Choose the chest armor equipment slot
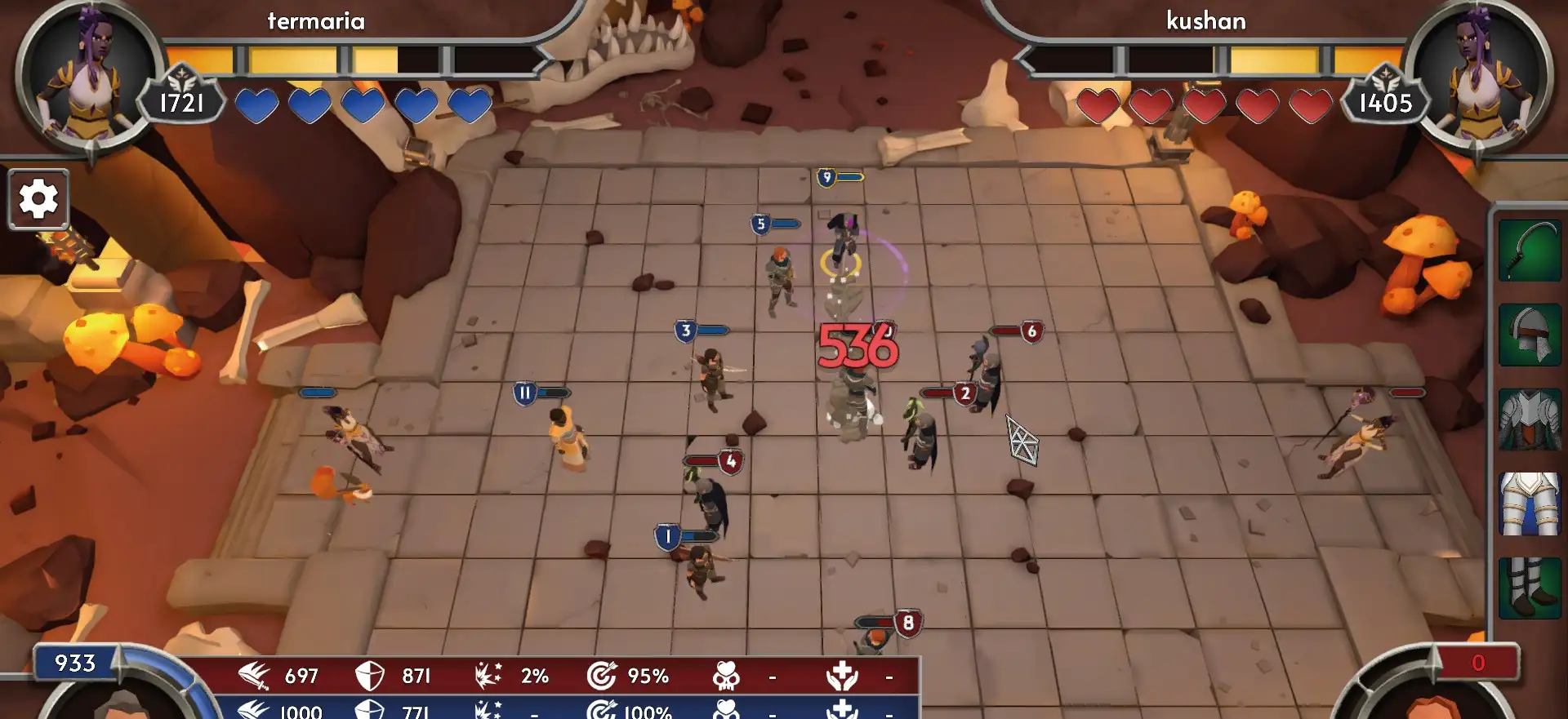 pos(1530,419)
